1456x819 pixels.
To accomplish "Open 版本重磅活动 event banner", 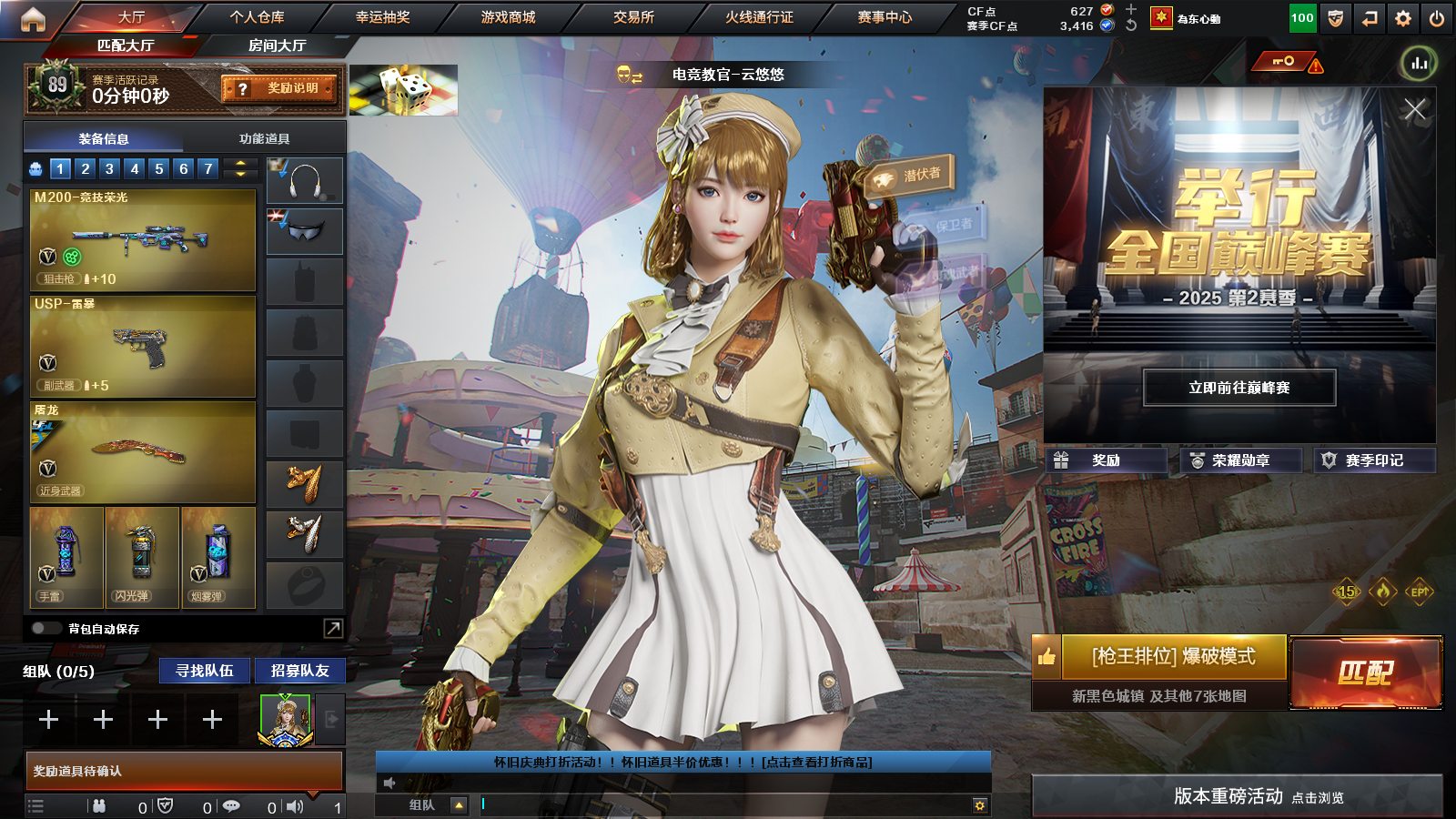I will tap(1237, 796).
